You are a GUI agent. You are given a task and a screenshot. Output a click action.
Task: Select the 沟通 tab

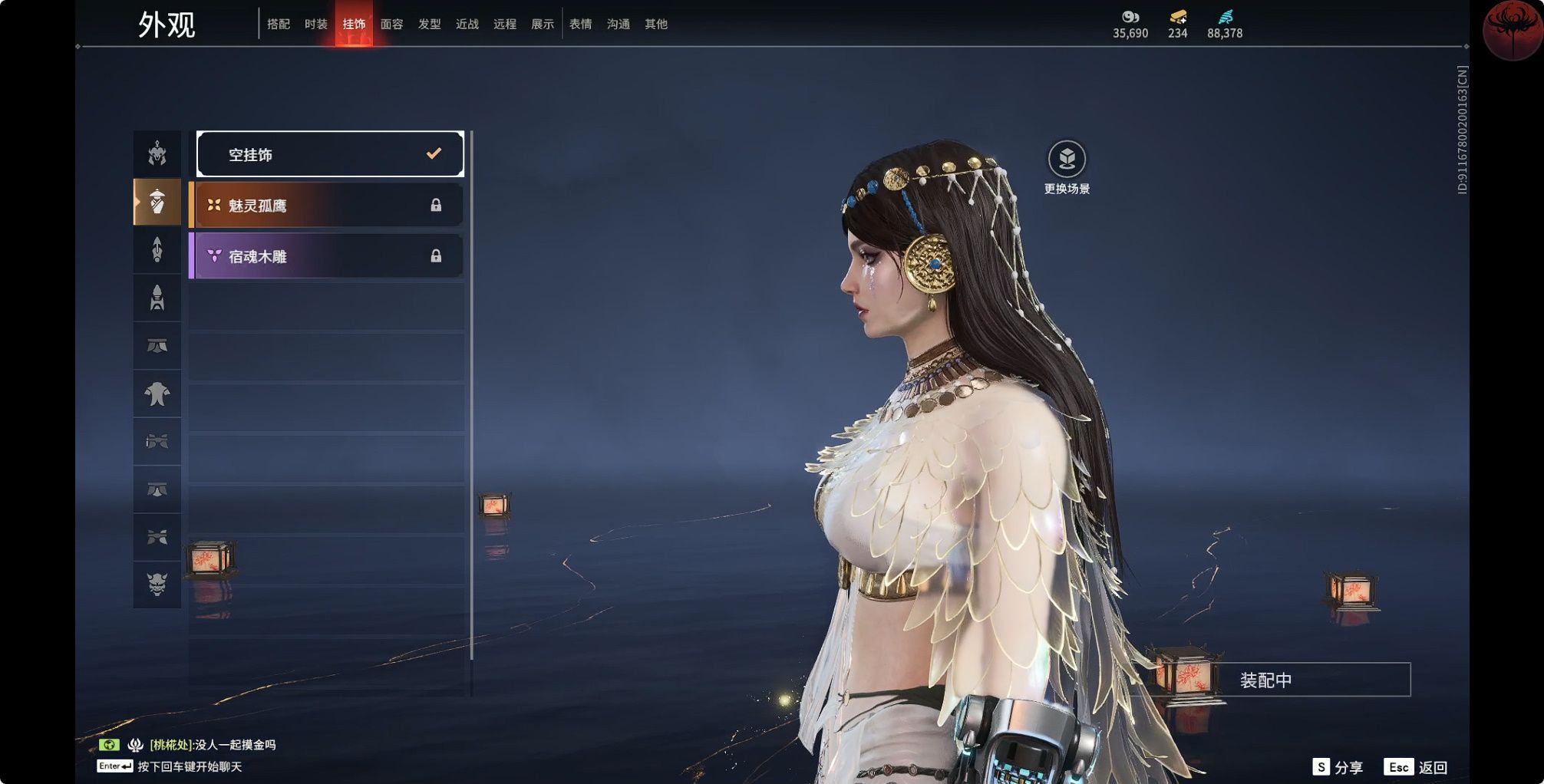618,25
